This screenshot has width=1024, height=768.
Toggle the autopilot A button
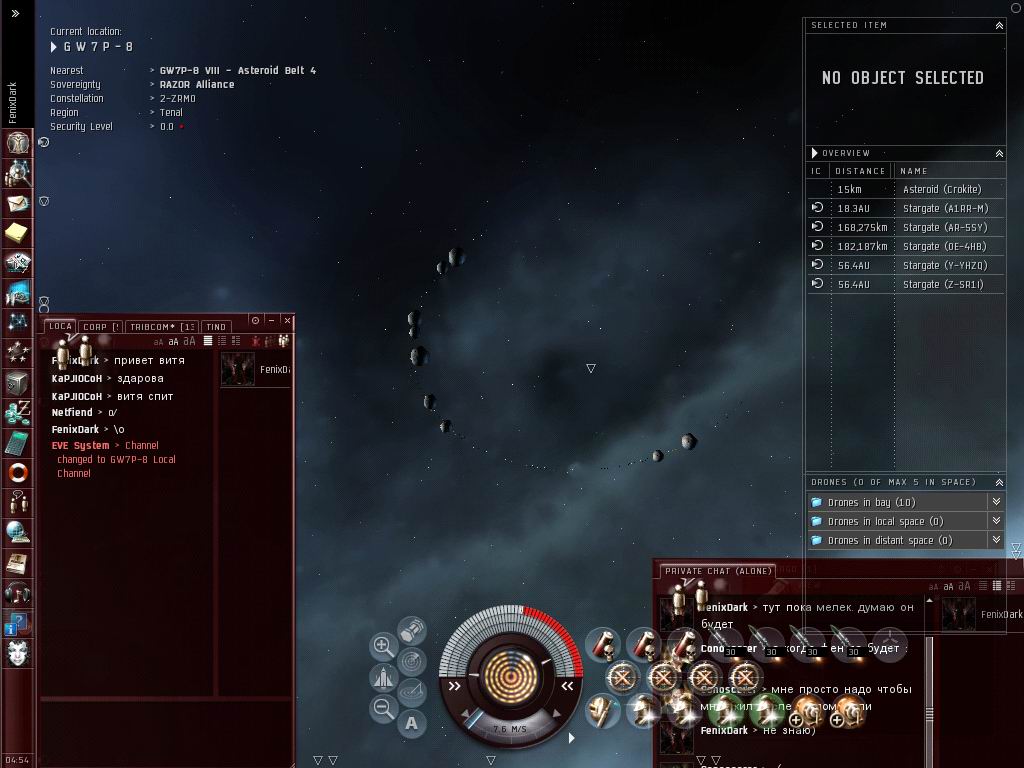412,723
